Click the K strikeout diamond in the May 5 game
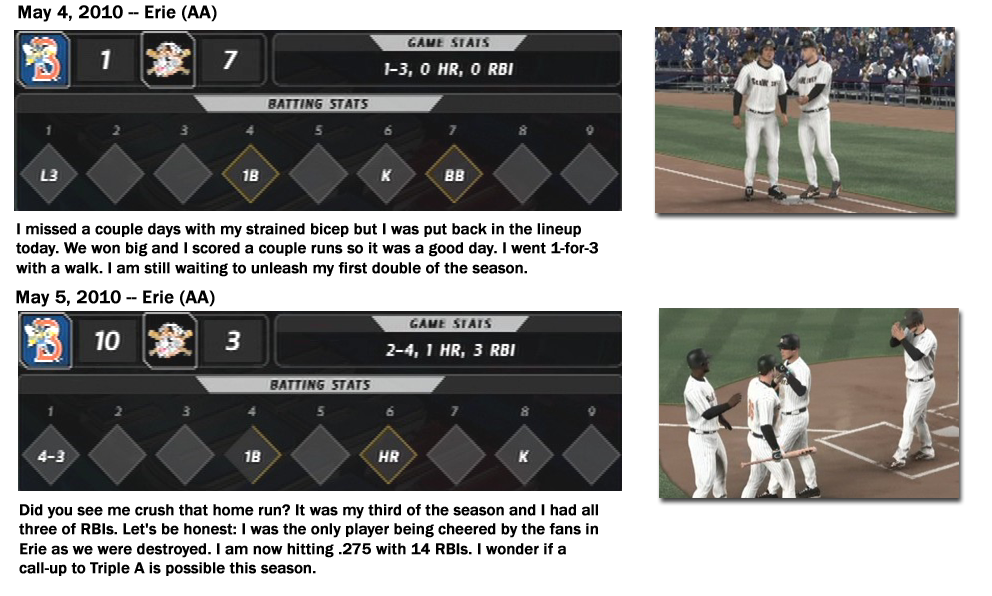This screenshot has width=992, height=596. click(522, 455)
